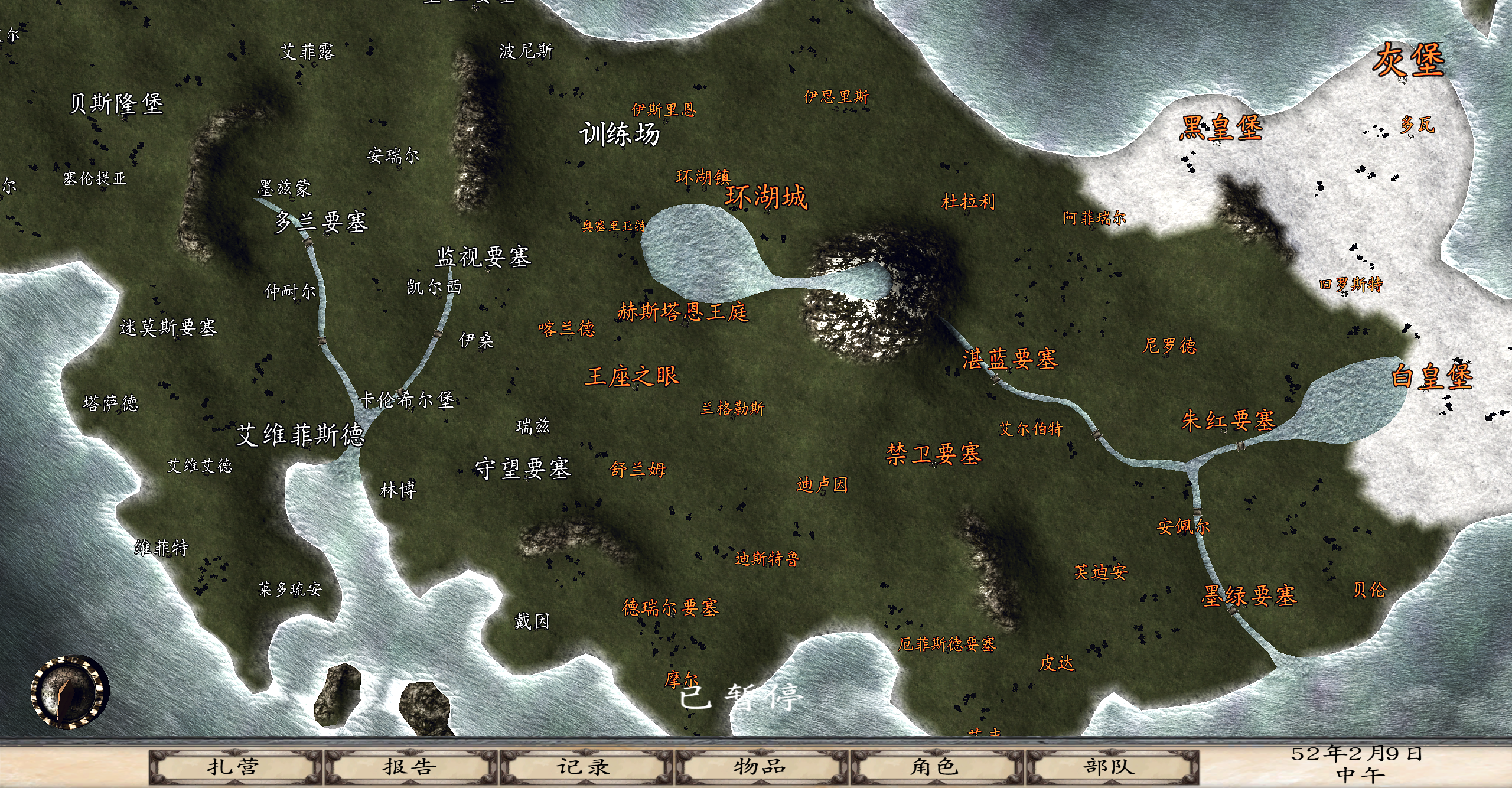This screenshot has width=1512, height=788.
Task: Select the 守望要塞 fortress label
Action: [523, 469]
